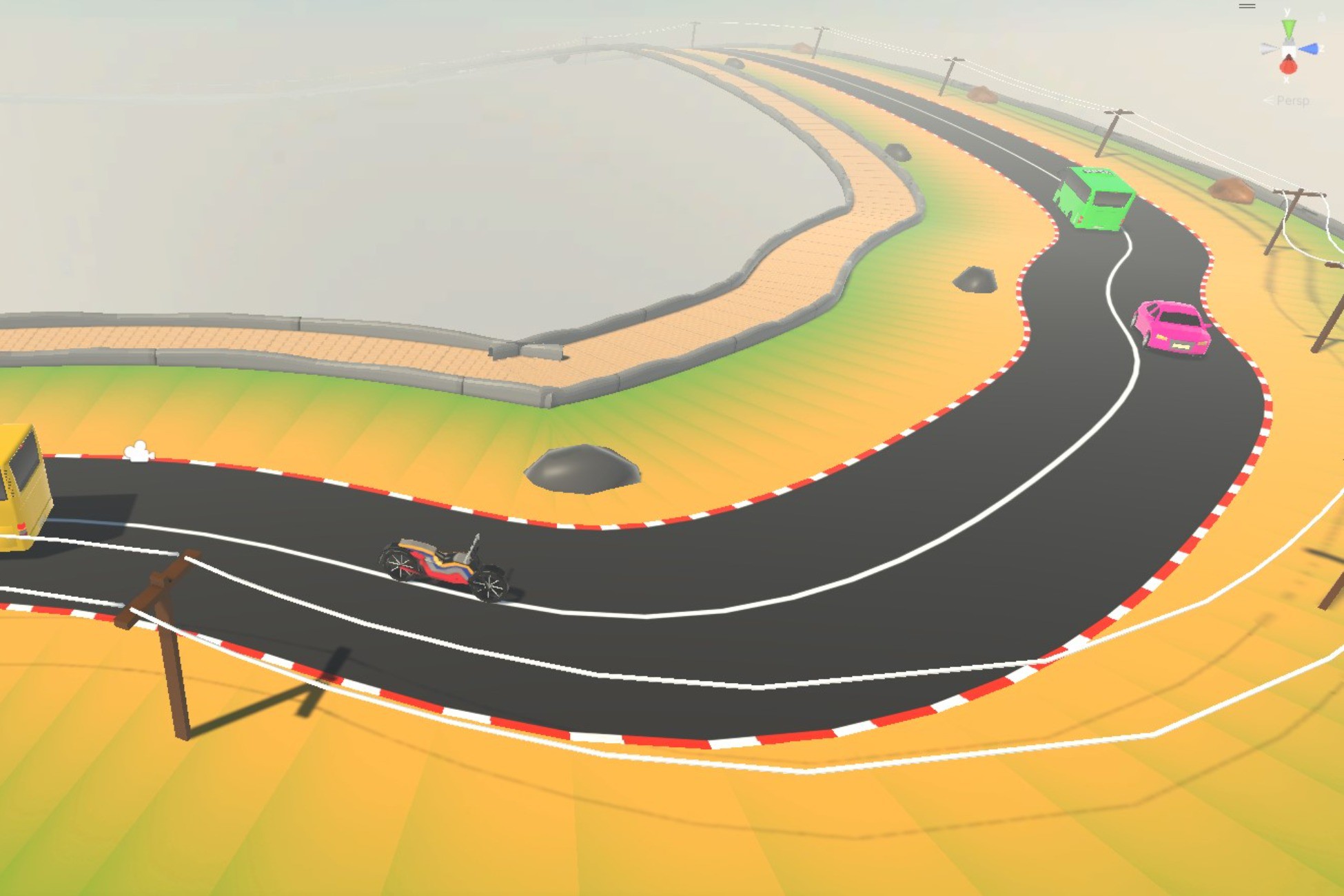Toggle Persp to Iso projection mode
The width and height of the screenshot is (1344, 896).
(1294, 100)
